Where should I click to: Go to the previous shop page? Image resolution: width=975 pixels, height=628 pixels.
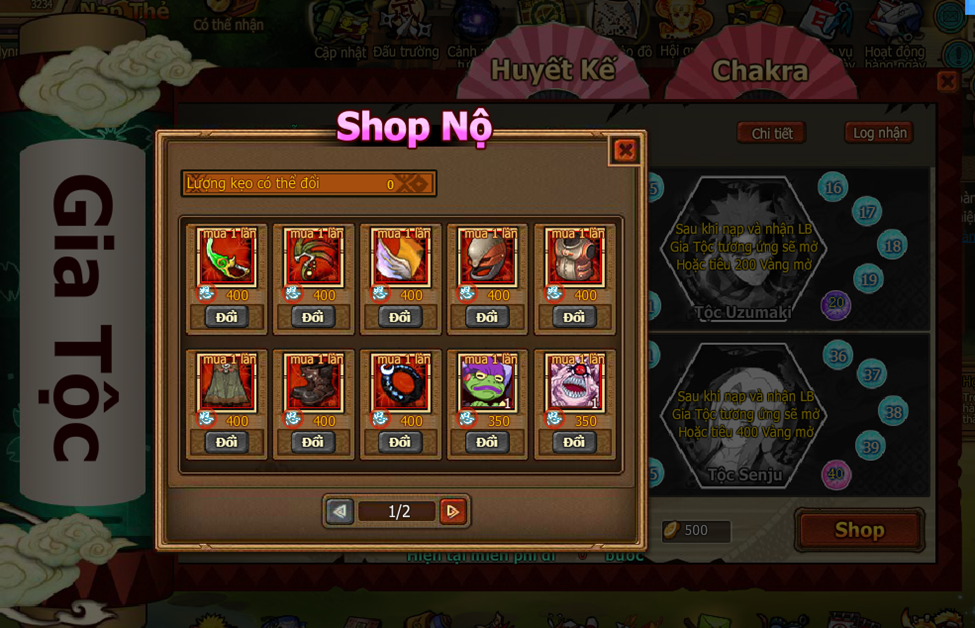click(340, 512)
